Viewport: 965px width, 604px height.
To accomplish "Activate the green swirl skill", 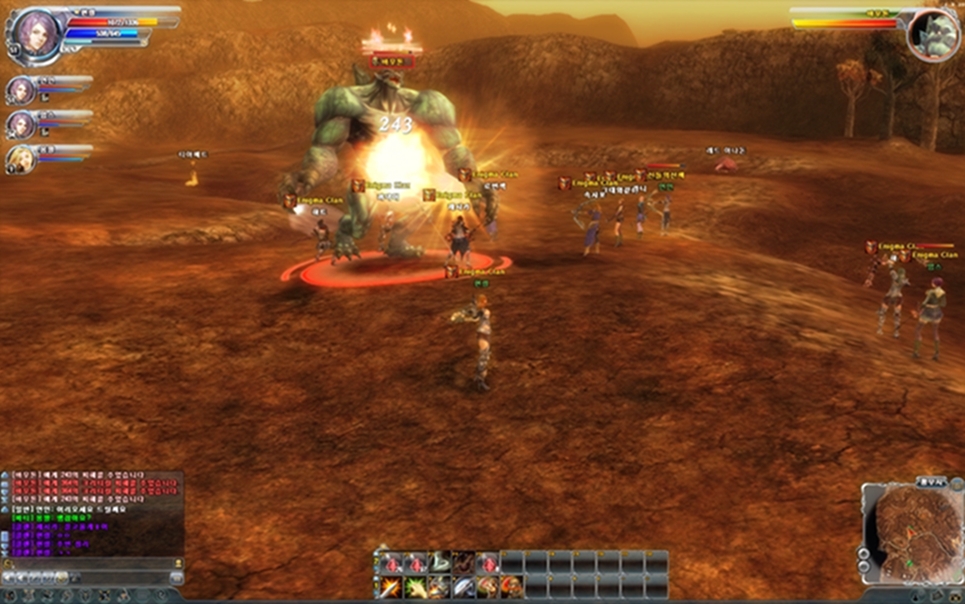I will tap(438, 563).
